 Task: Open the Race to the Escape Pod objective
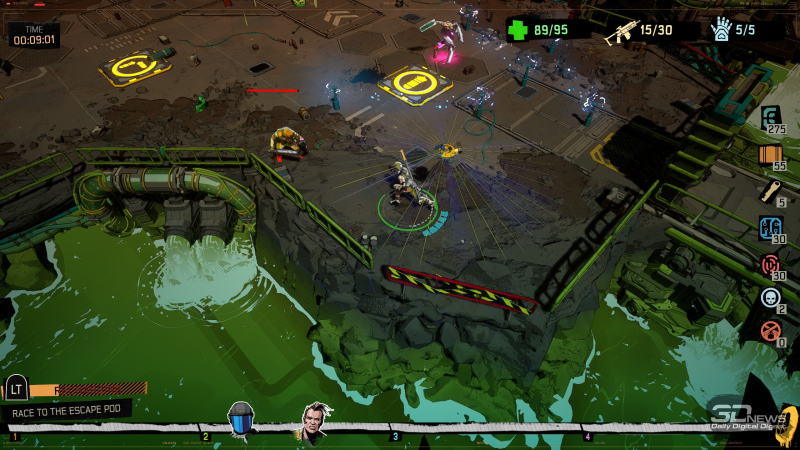(x=67, y=410)
